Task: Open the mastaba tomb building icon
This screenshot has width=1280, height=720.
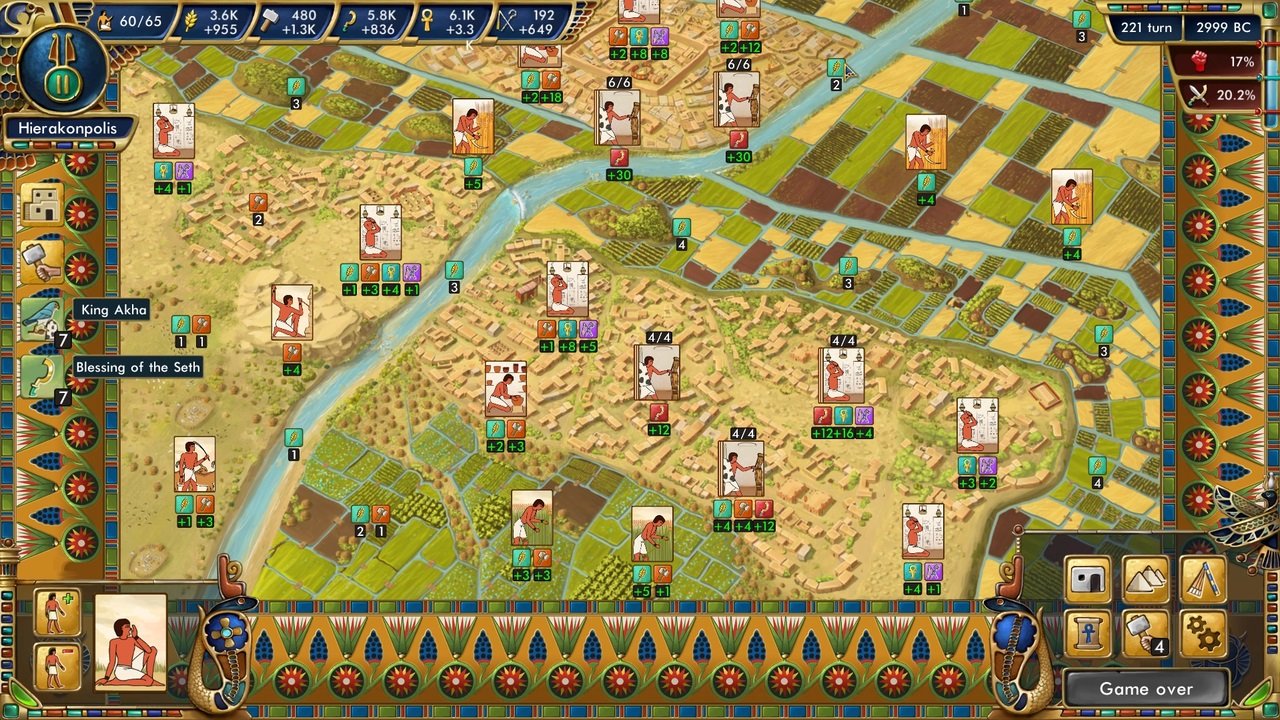Action: pos(1089,579)
